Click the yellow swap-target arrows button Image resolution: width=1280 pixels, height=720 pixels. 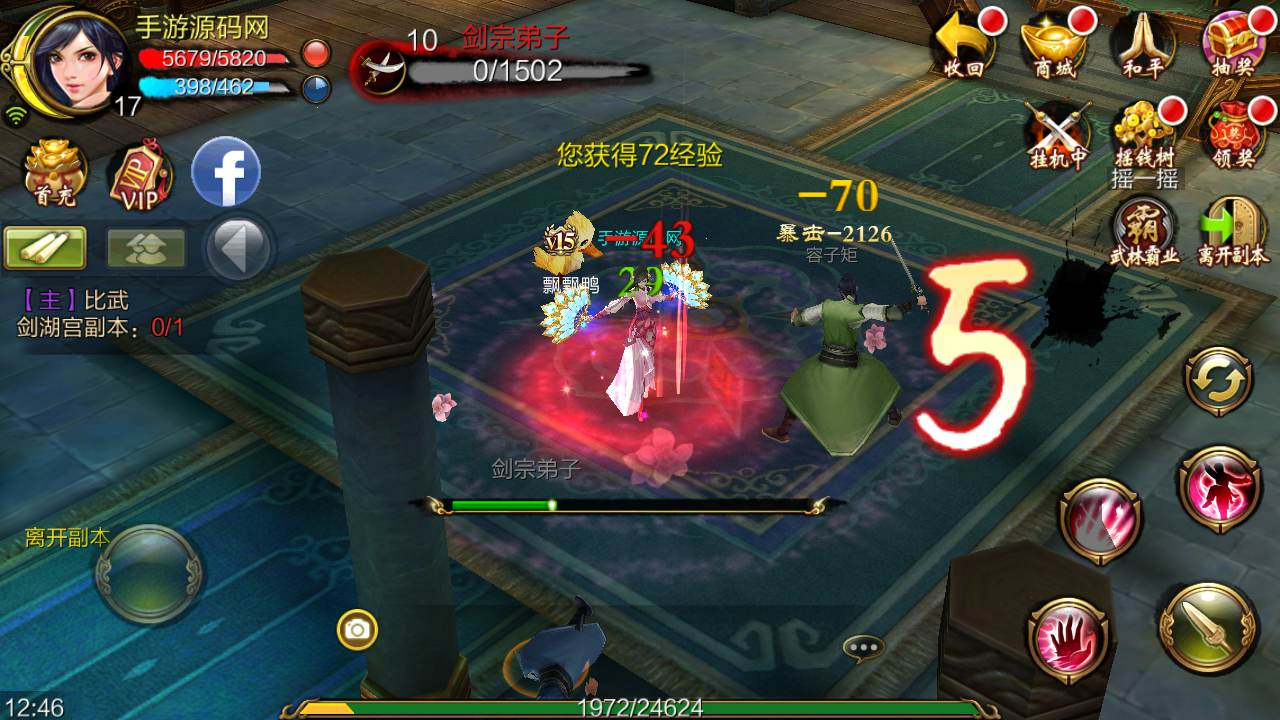(x=1218, y=382)
